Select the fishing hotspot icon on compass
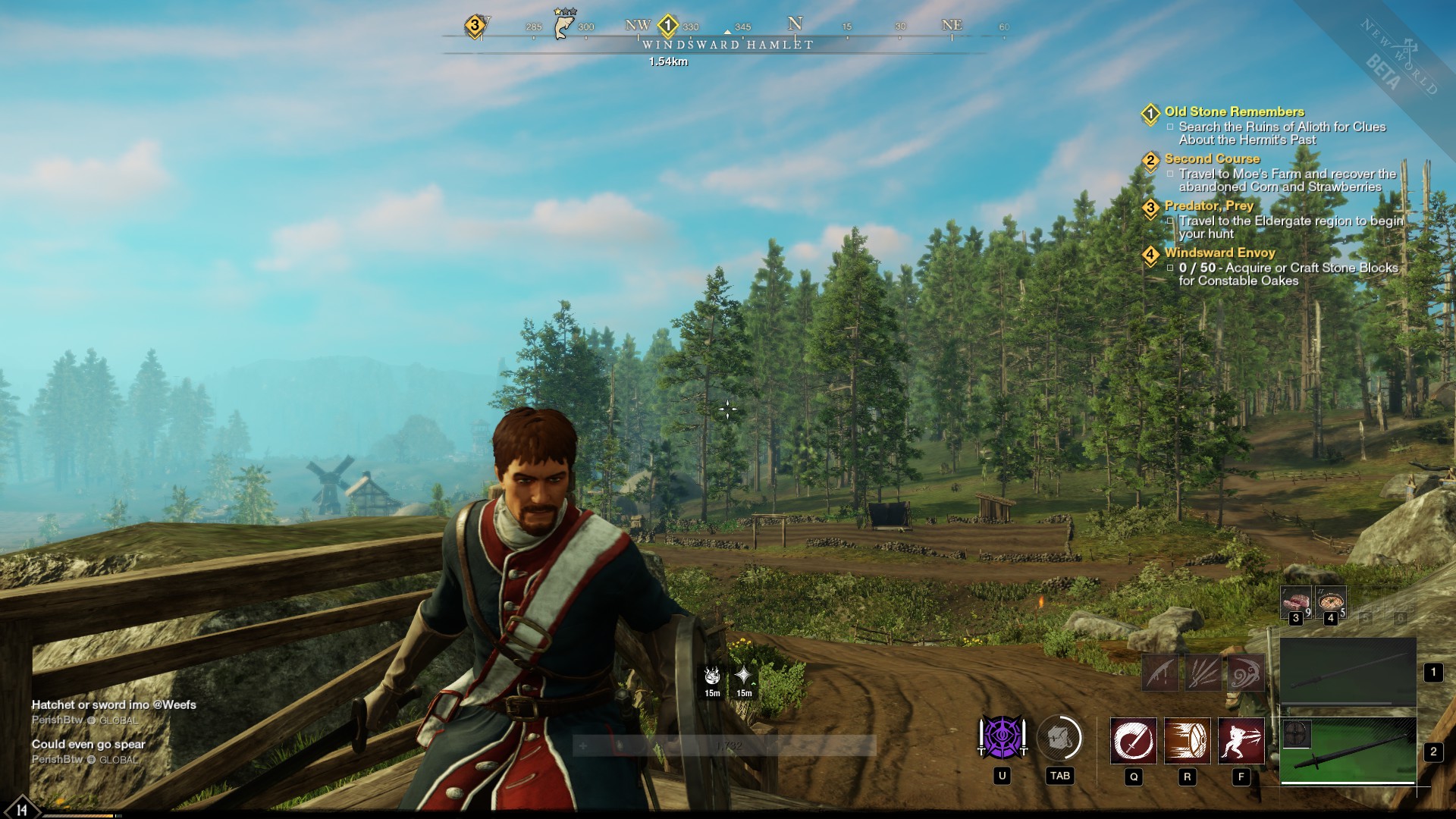The width and height of the screenshot is (1456, 819). (x=563, y=25)
